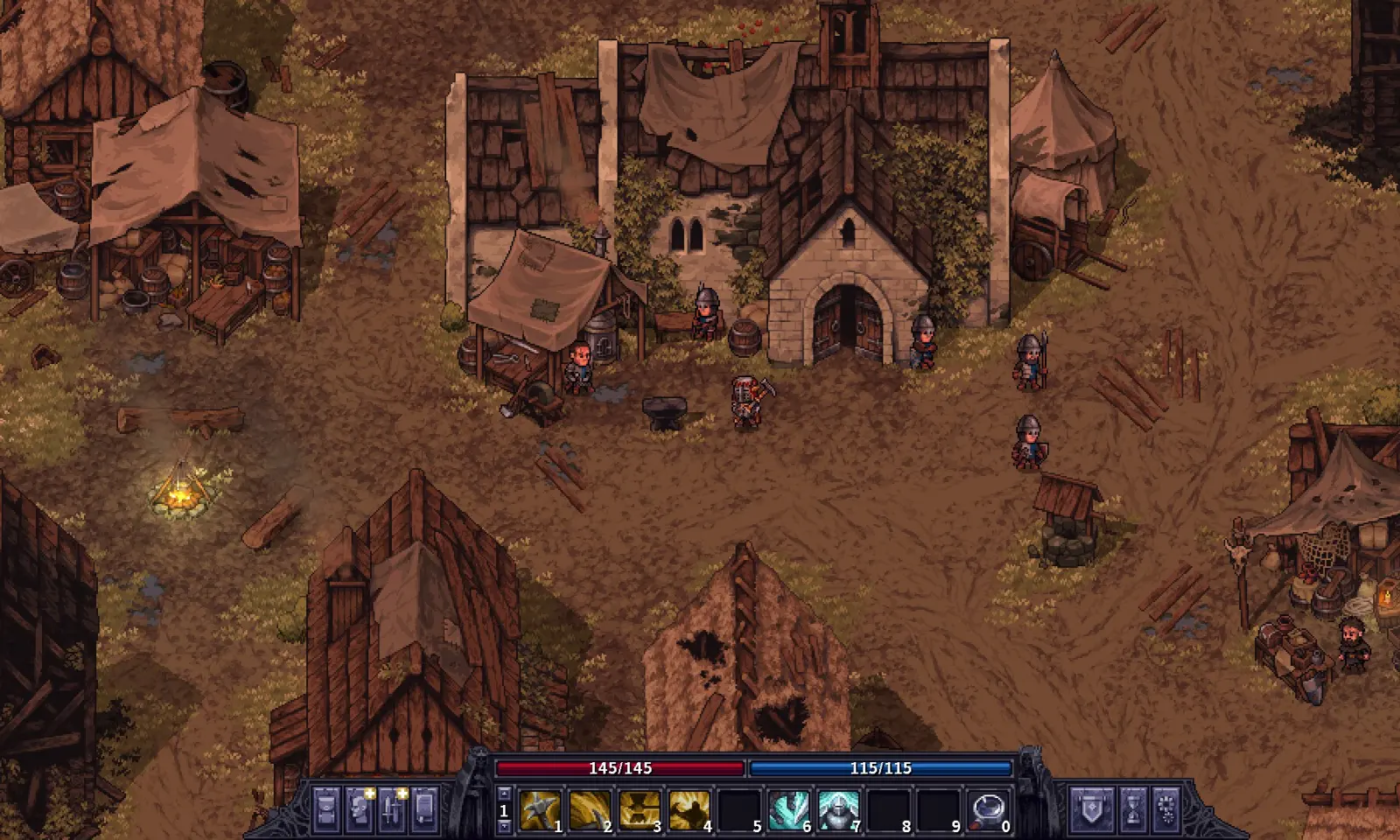Use the golden slash skill in slot 2
1400x840 pixels.
(x=590, y=810)
